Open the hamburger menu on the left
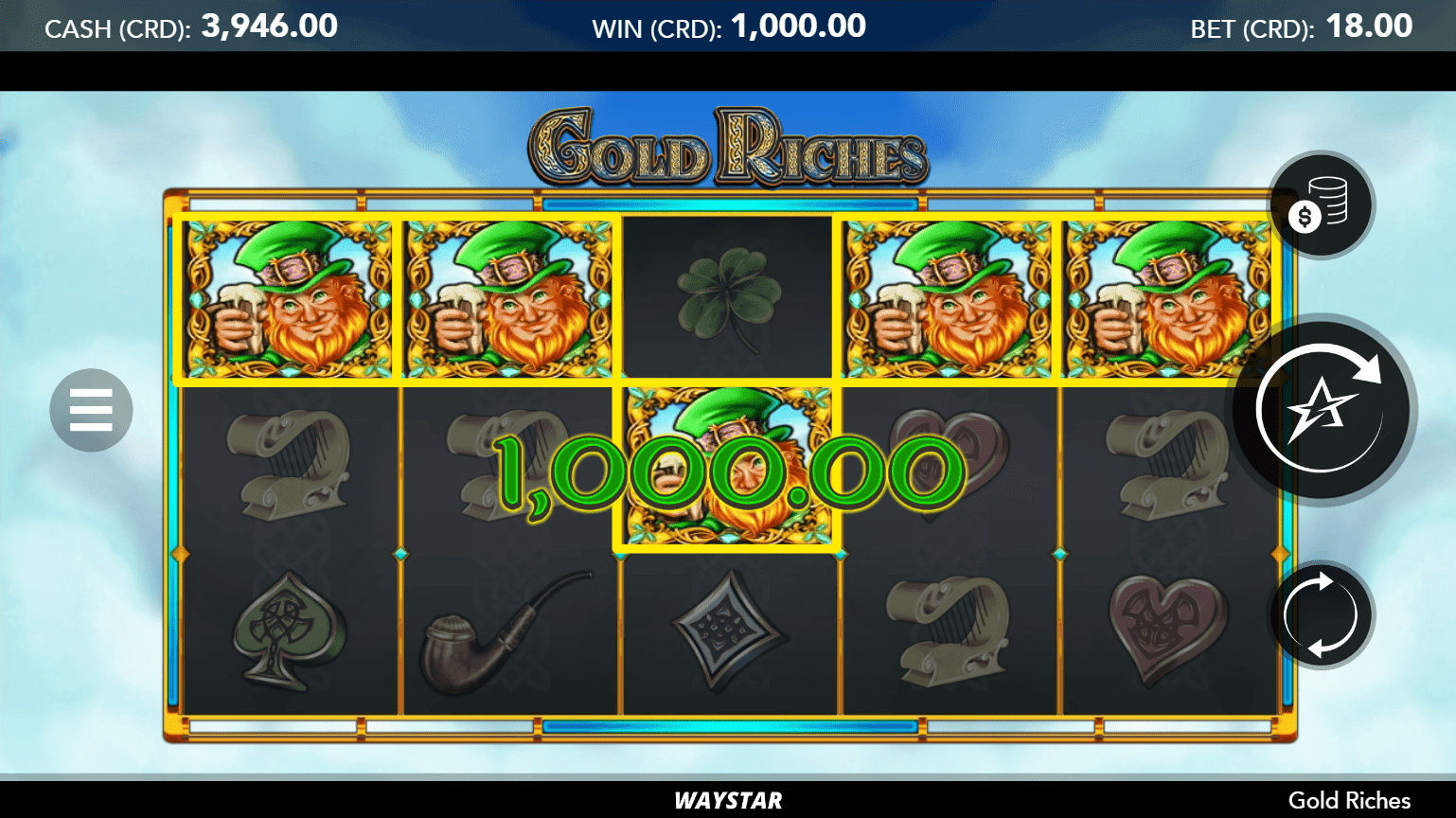 pos(90,410)
